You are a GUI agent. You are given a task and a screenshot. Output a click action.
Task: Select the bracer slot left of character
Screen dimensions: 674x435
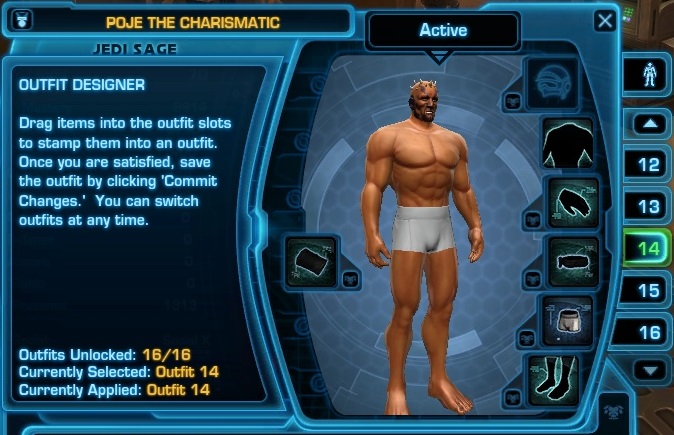pos(311,262)
